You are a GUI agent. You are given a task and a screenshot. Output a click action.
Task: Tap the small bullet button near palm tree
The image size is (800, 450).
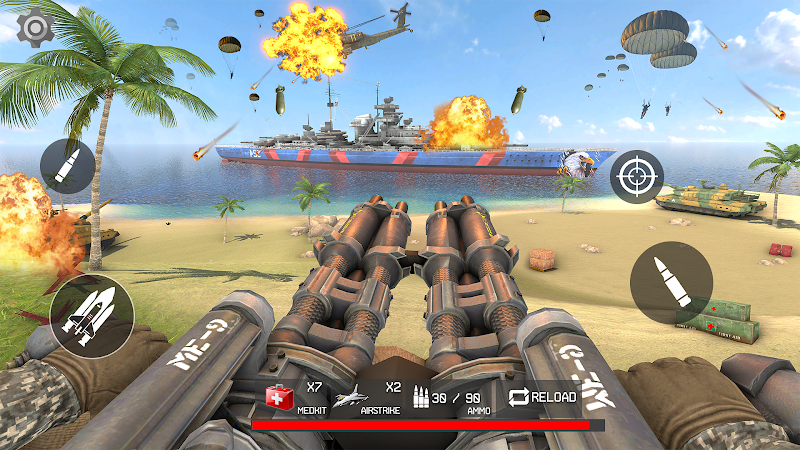coord(68,166)
